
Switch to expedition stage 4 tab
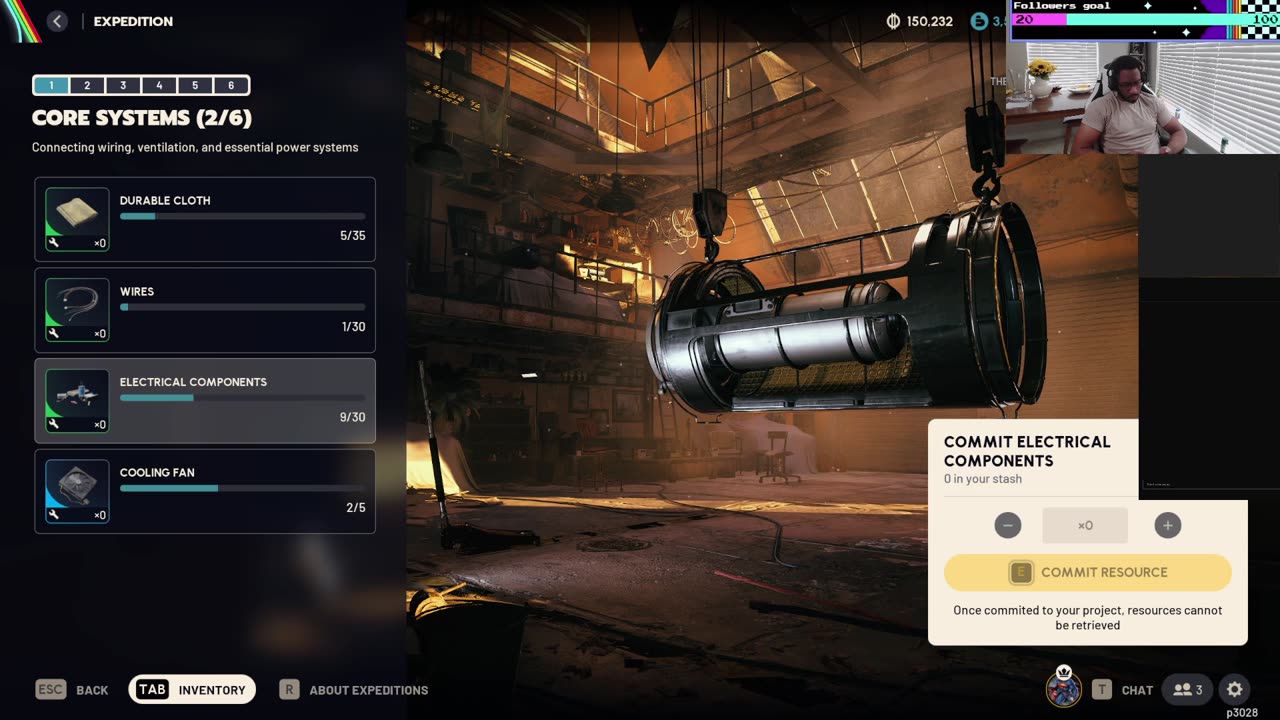(159, 86)
